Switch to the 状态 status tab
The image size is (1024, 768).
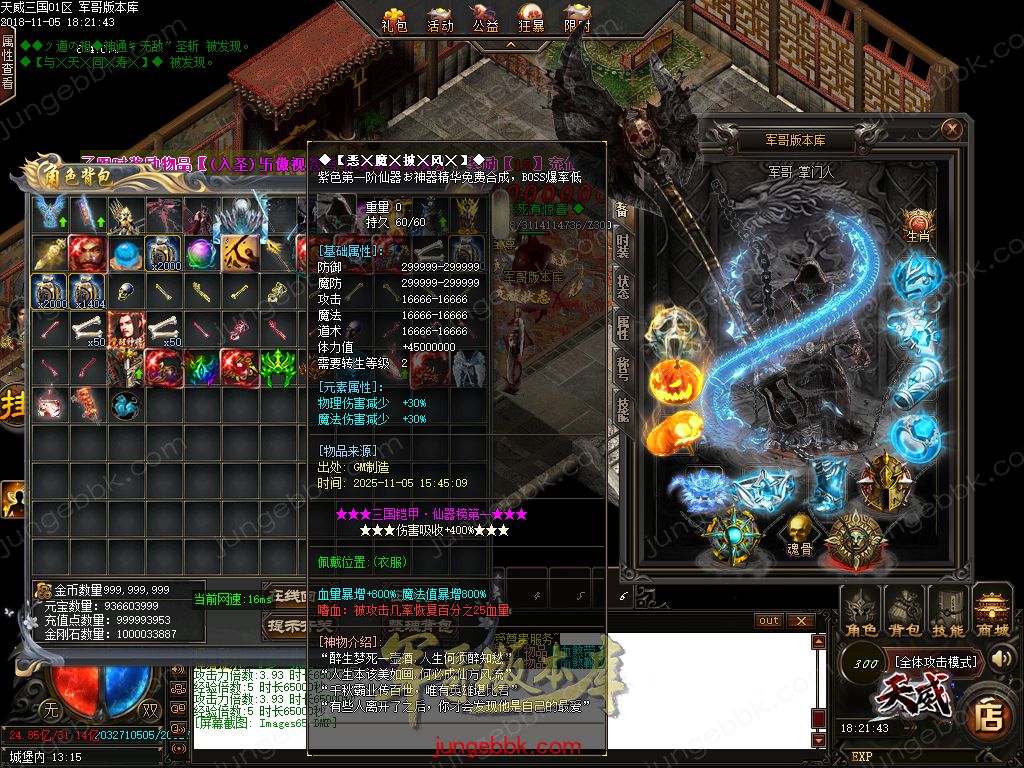623,287
